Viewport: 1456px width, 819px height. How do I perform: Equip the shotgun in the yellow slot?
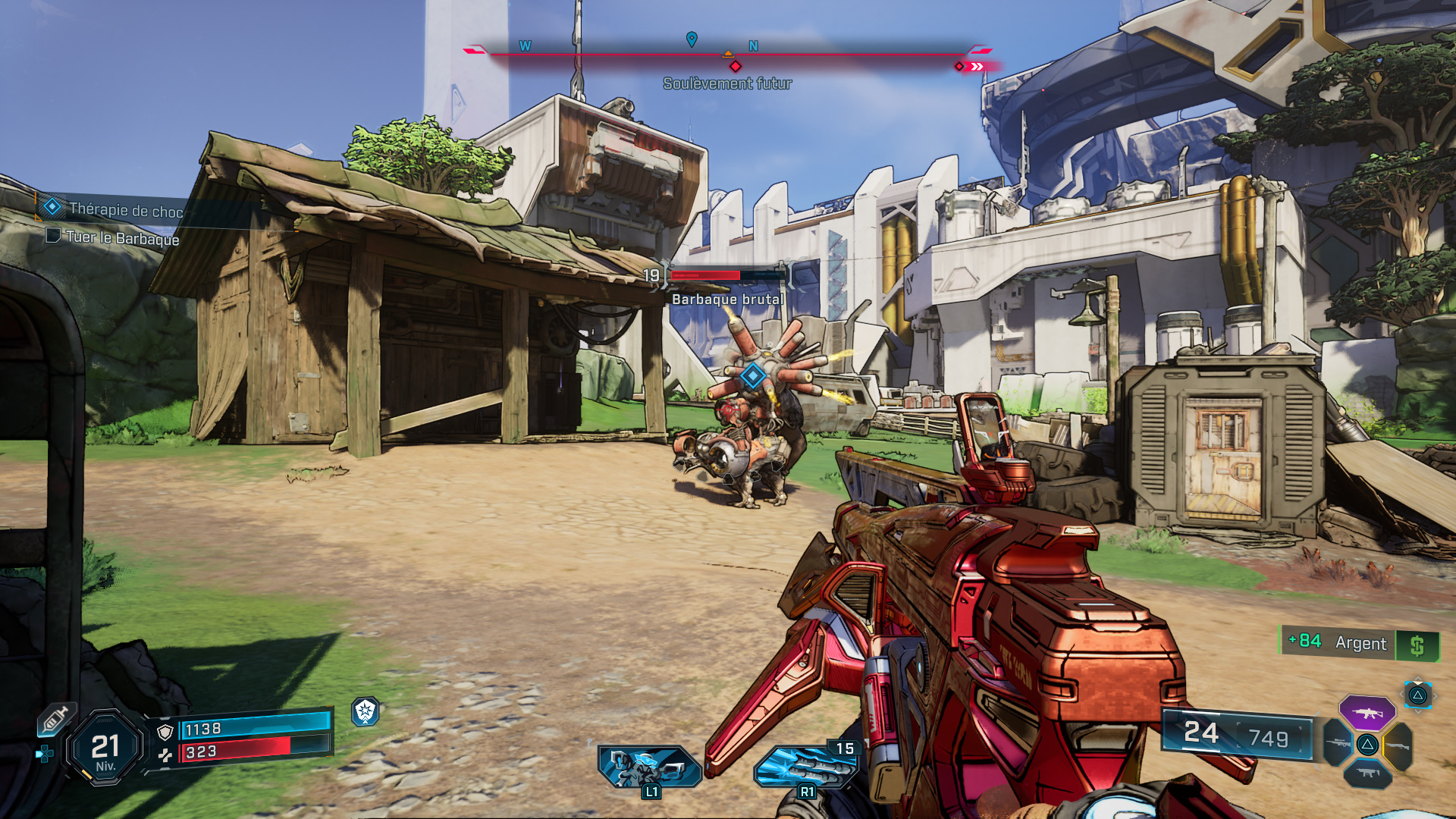[1399, 746]
